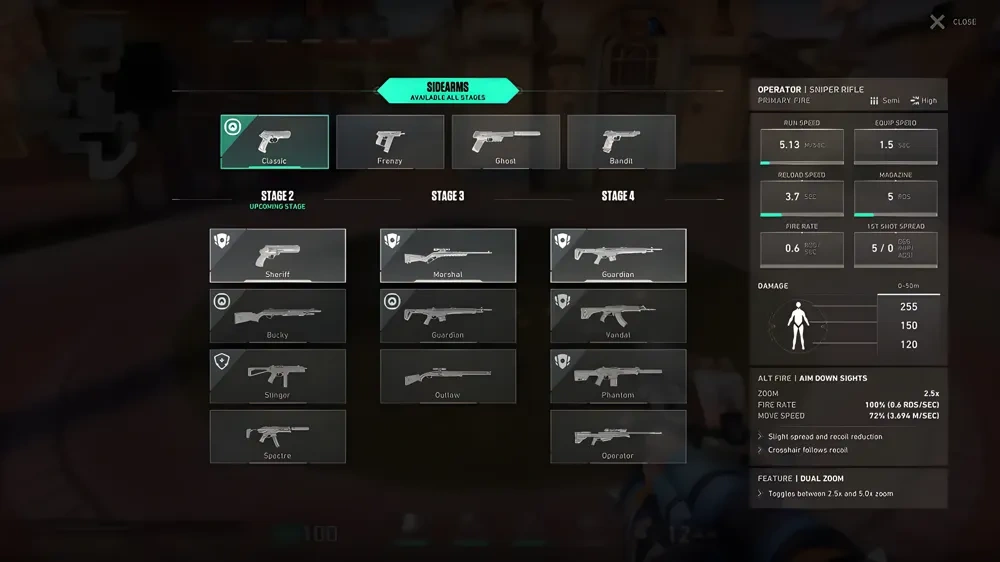Select the Phantom rifle card
The image size is (1000, 562).
click(618, 376)
